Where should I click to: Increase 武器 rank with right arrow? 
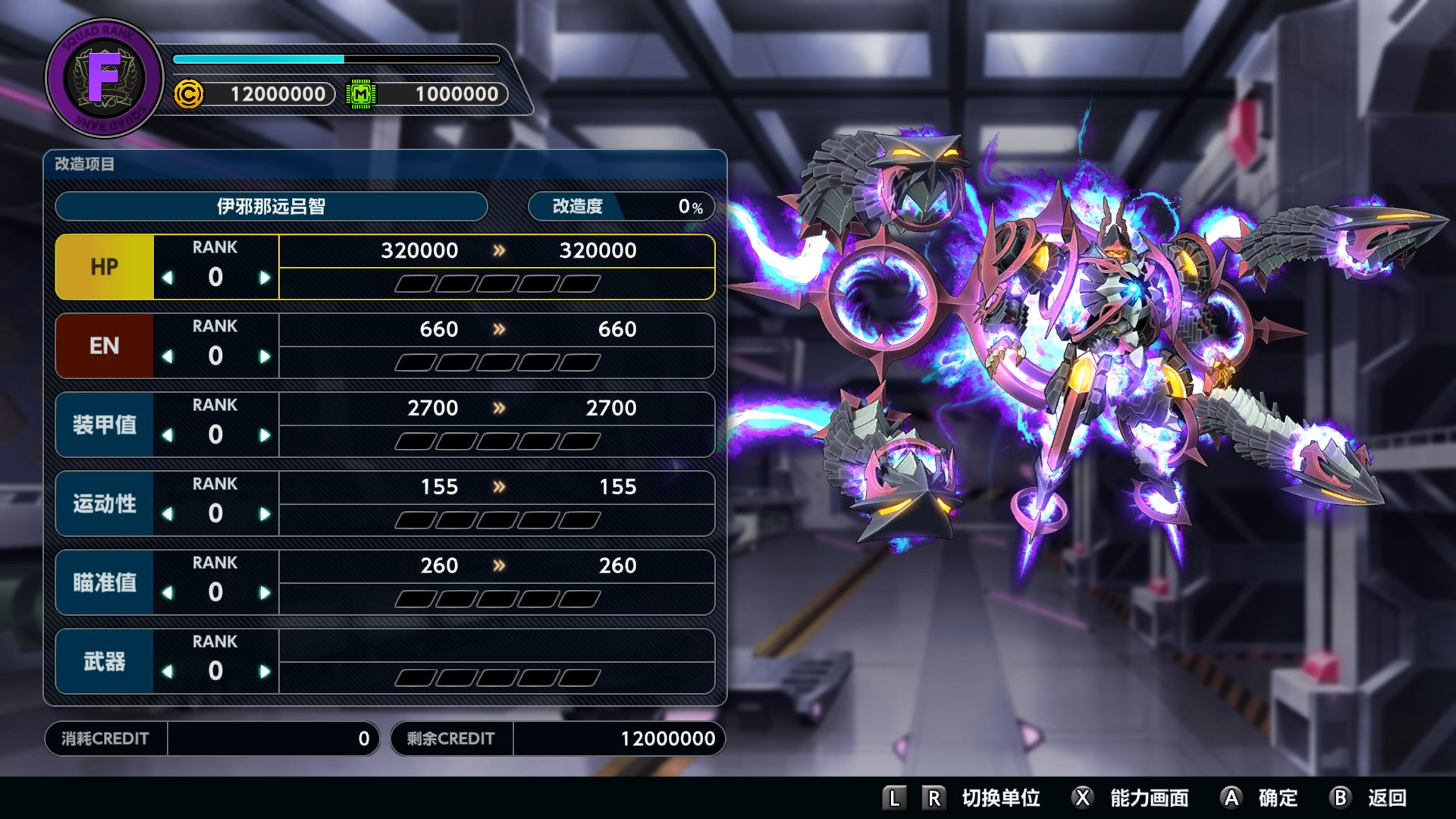[265, 672]
